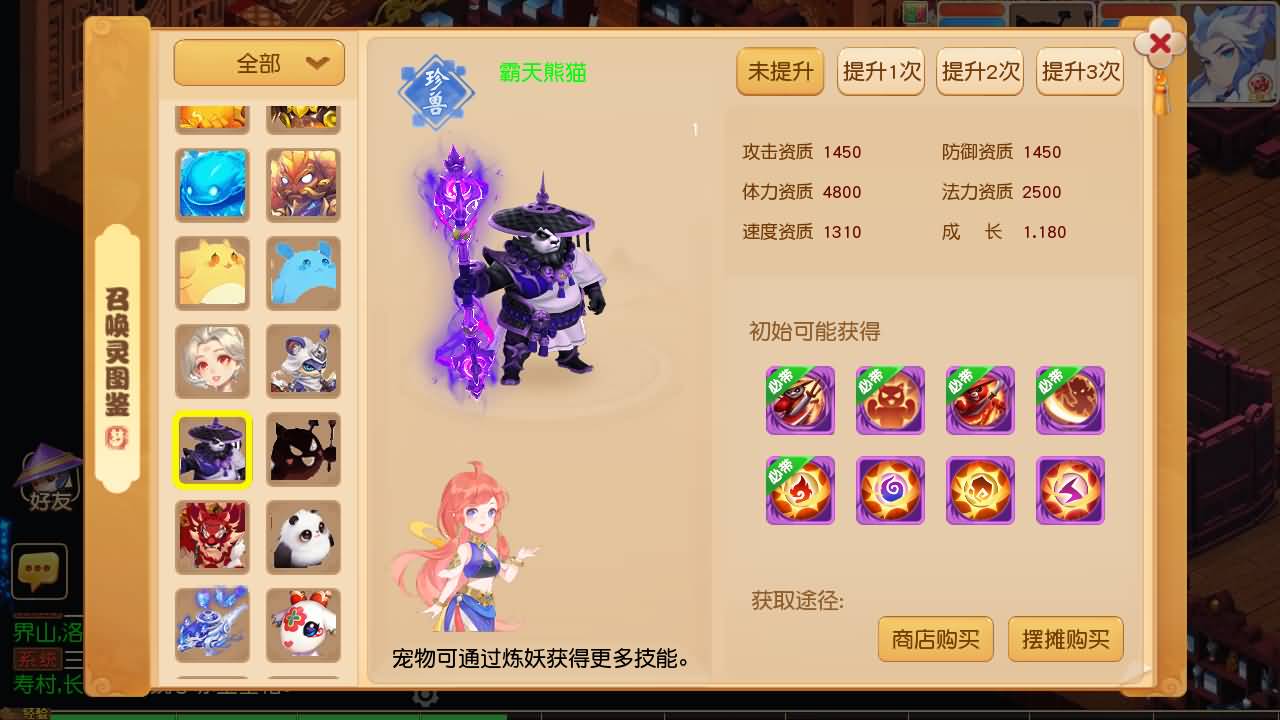Open the 全部 pet filter dropdown
1280x720 pixels.
pos(258,62)
